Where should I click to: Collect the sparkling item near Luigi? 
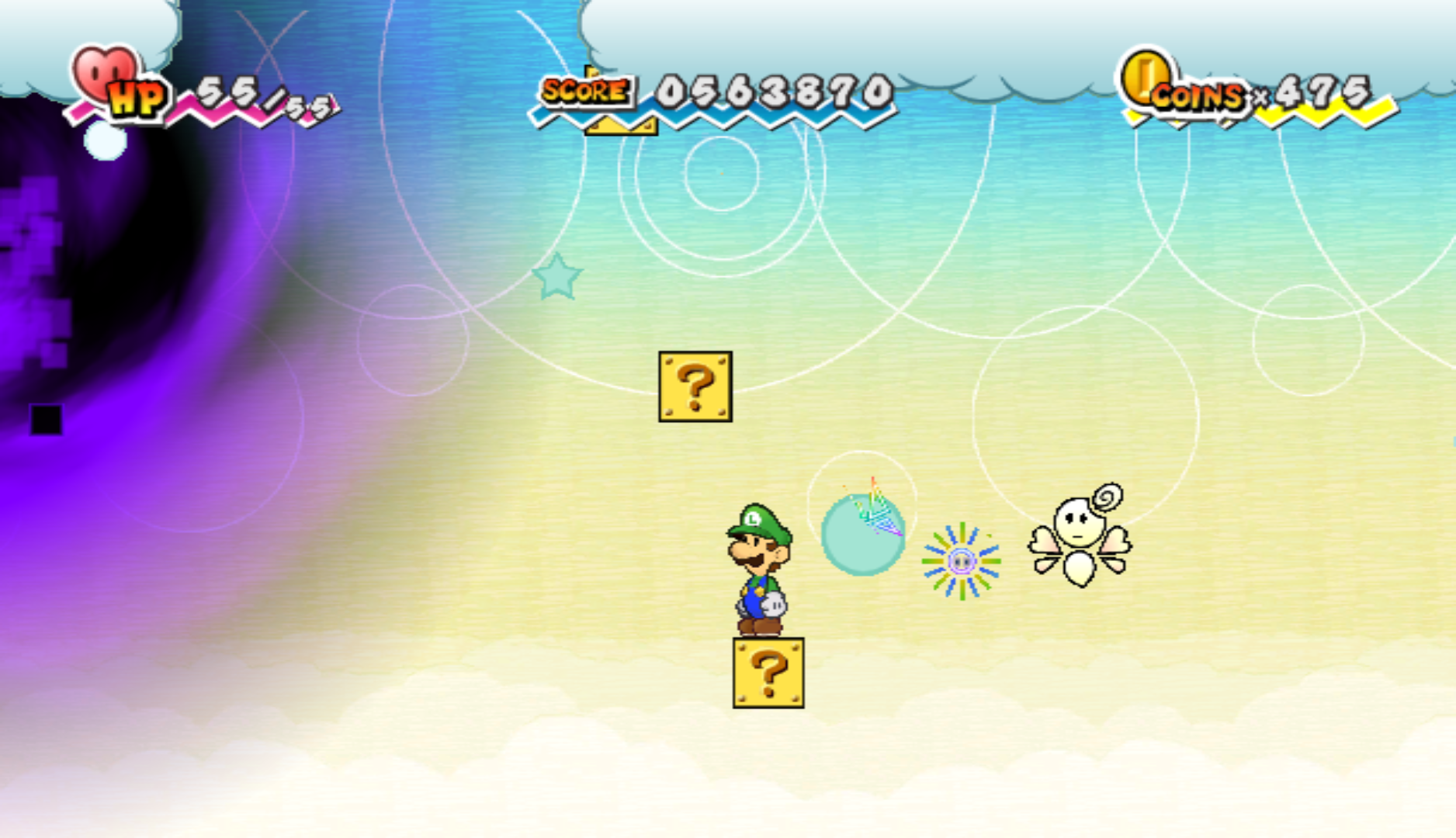962,563
